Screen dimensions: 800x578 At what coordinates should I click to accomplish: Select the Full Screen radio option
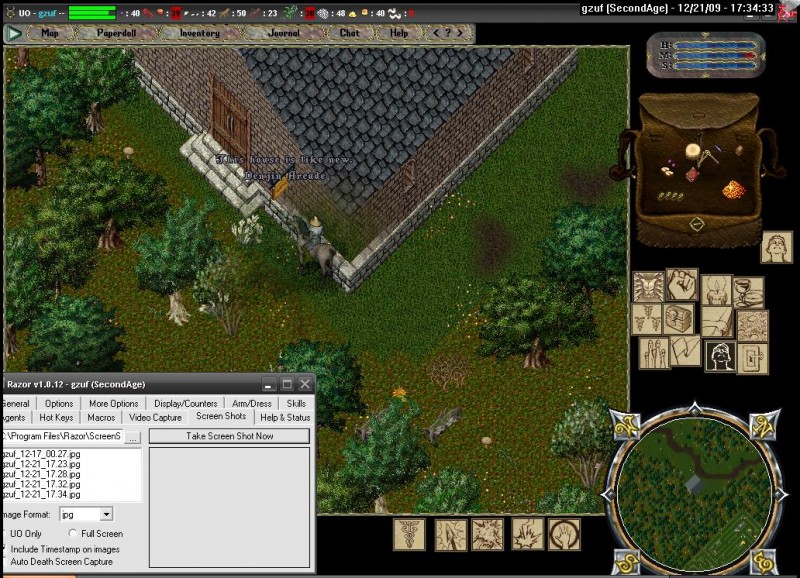(x=74, y=534)
